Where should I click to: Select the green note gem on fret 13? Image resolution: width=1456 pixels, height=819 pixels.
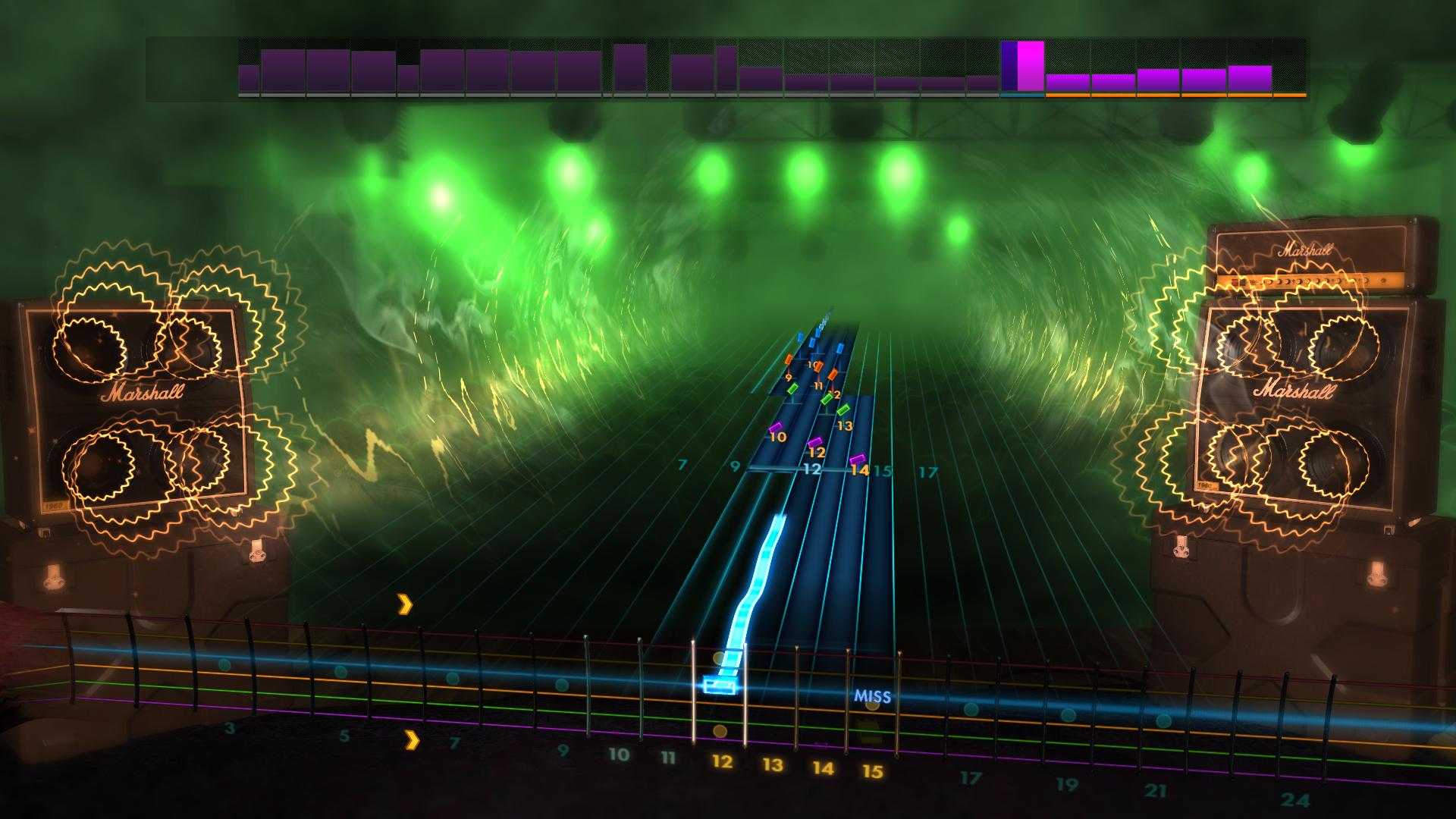click(843, 409)
